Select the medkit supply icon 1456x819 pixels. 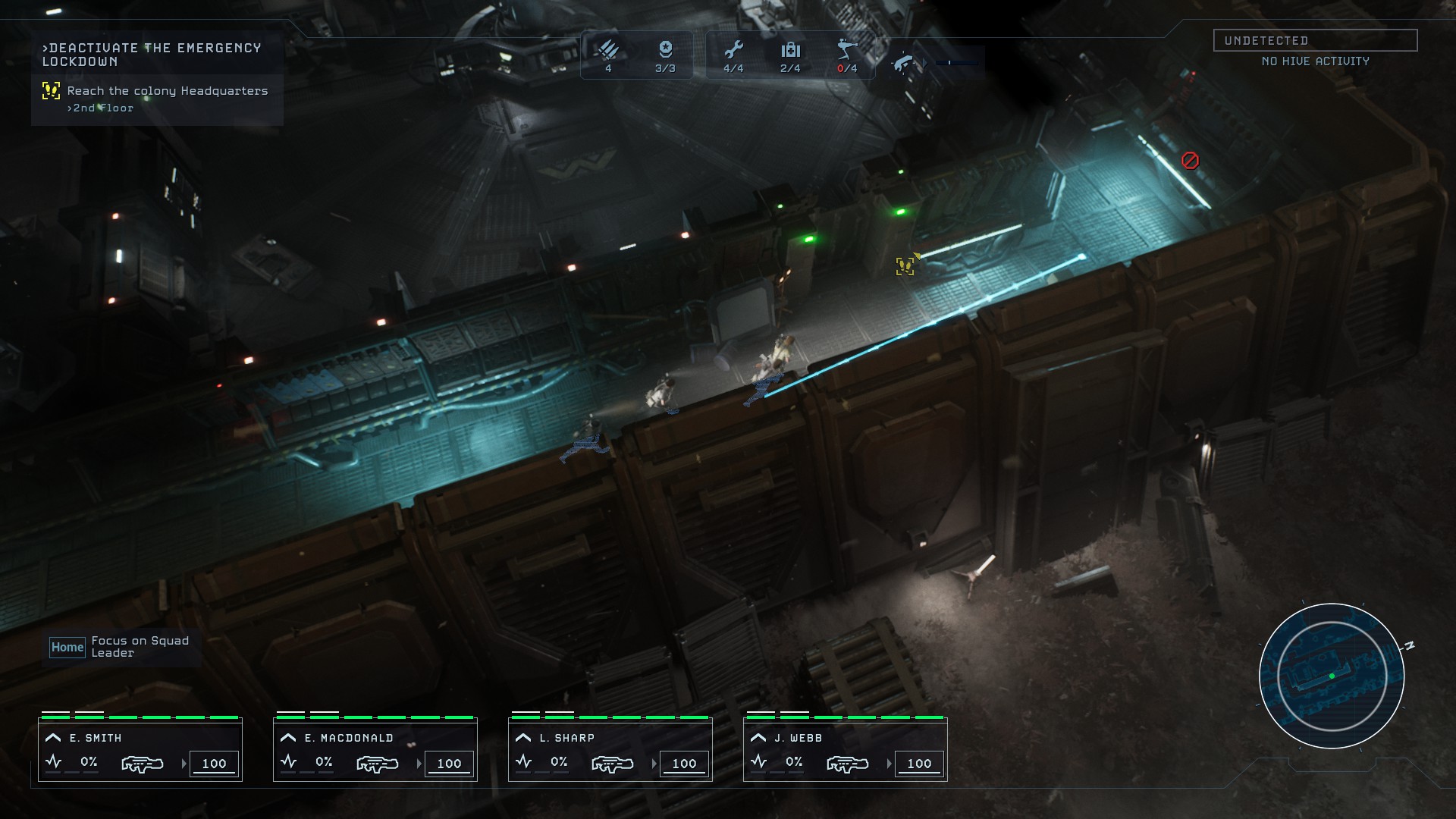point(790,50)
